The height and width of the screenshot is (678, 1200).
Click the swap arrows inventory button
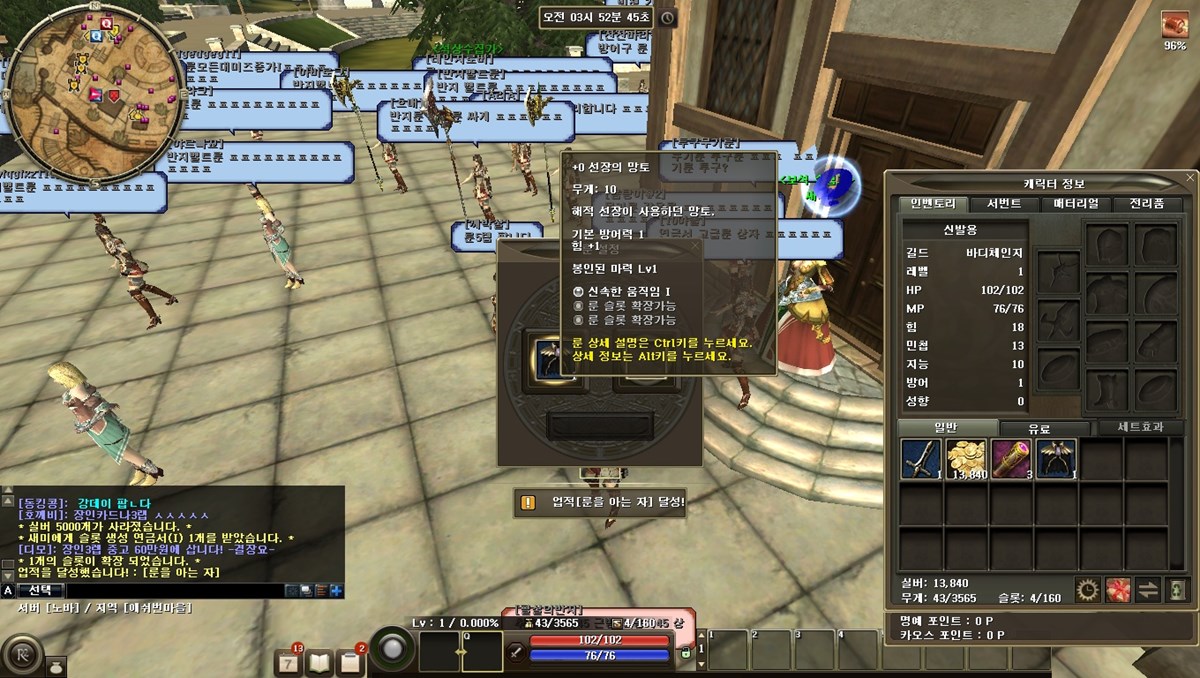pos(1148,590)
